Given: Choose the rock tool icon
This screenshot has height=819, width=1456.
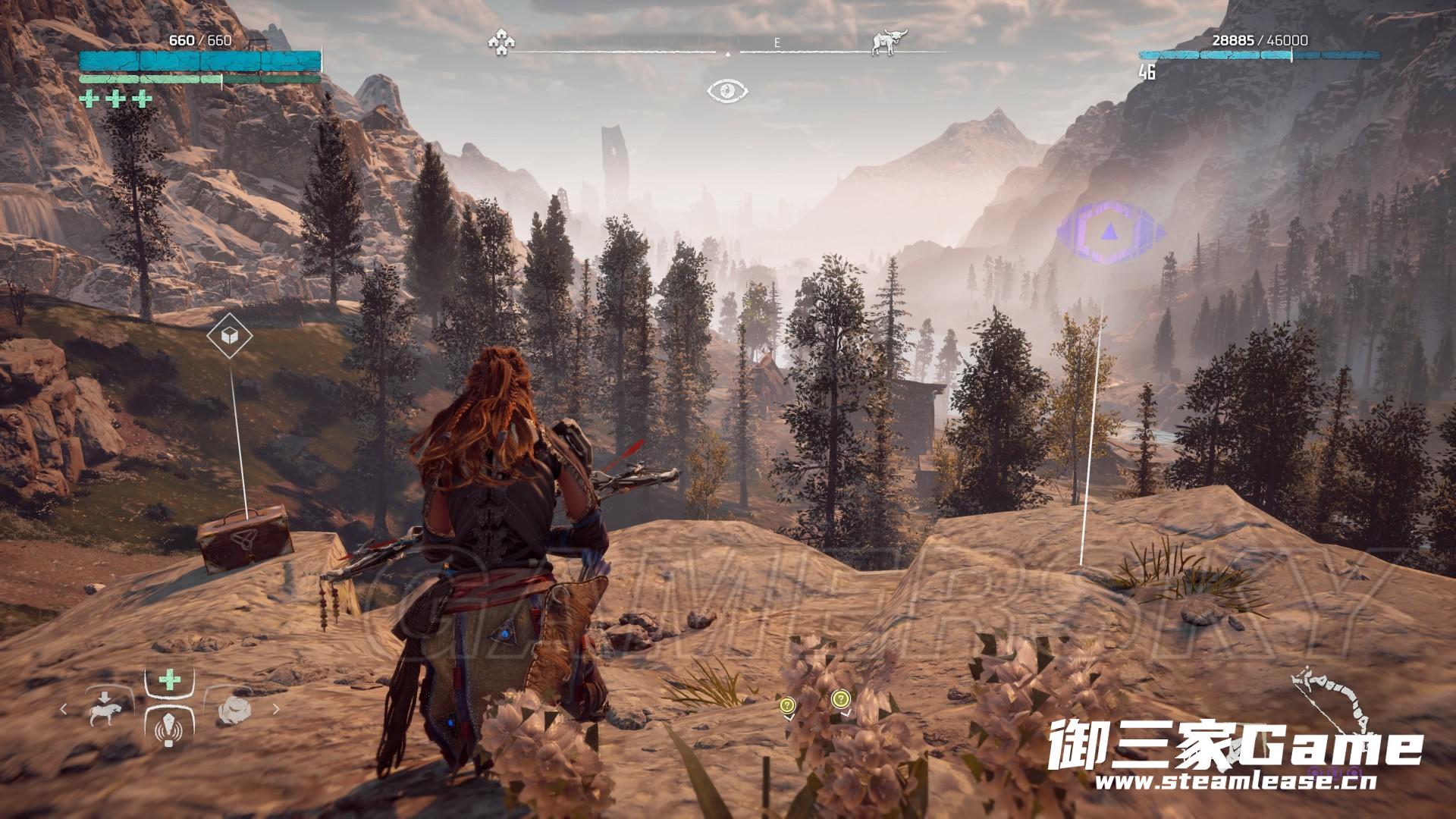Looking at the screenshot, I should pyautogui.click(x=233, y=711).
